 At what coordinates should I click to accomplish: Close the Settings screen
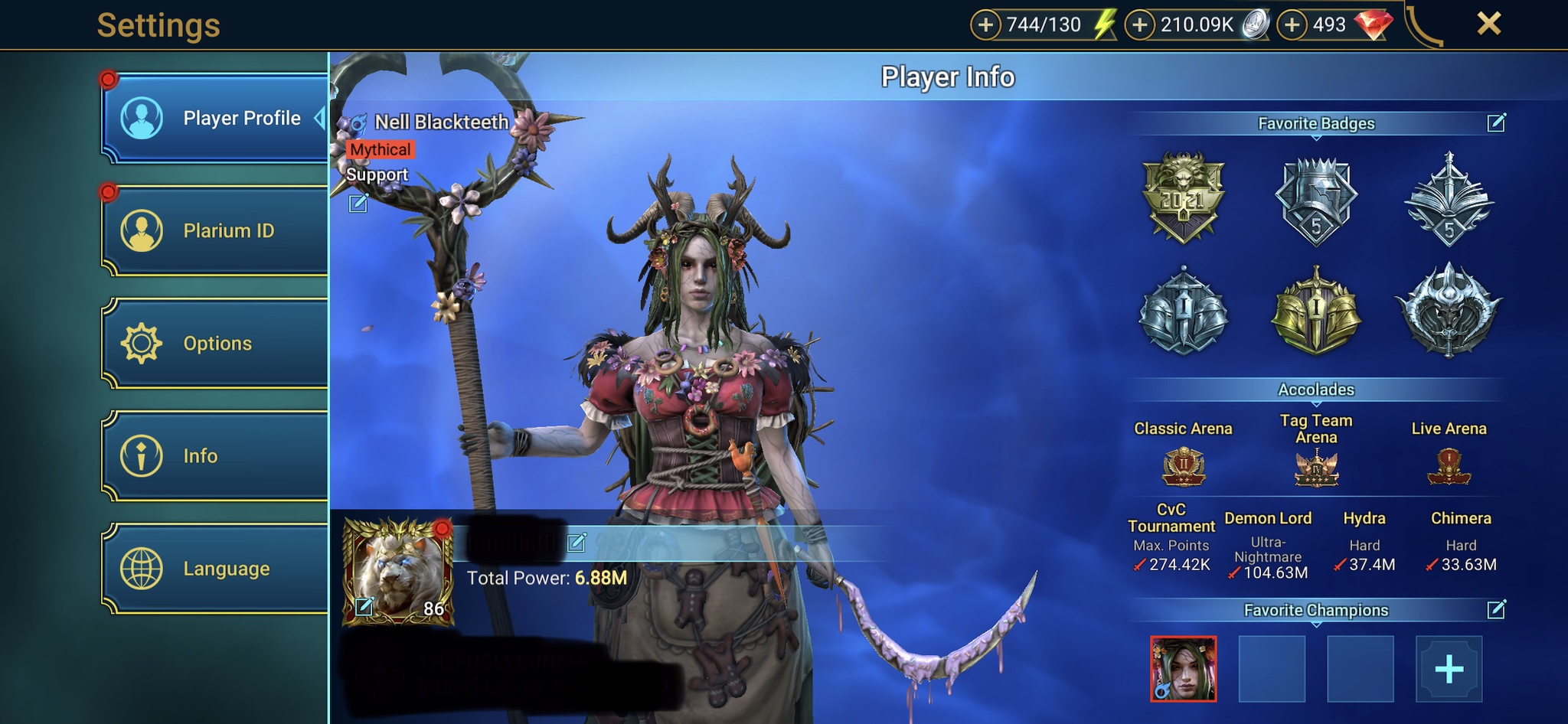tap(1488, 24)
